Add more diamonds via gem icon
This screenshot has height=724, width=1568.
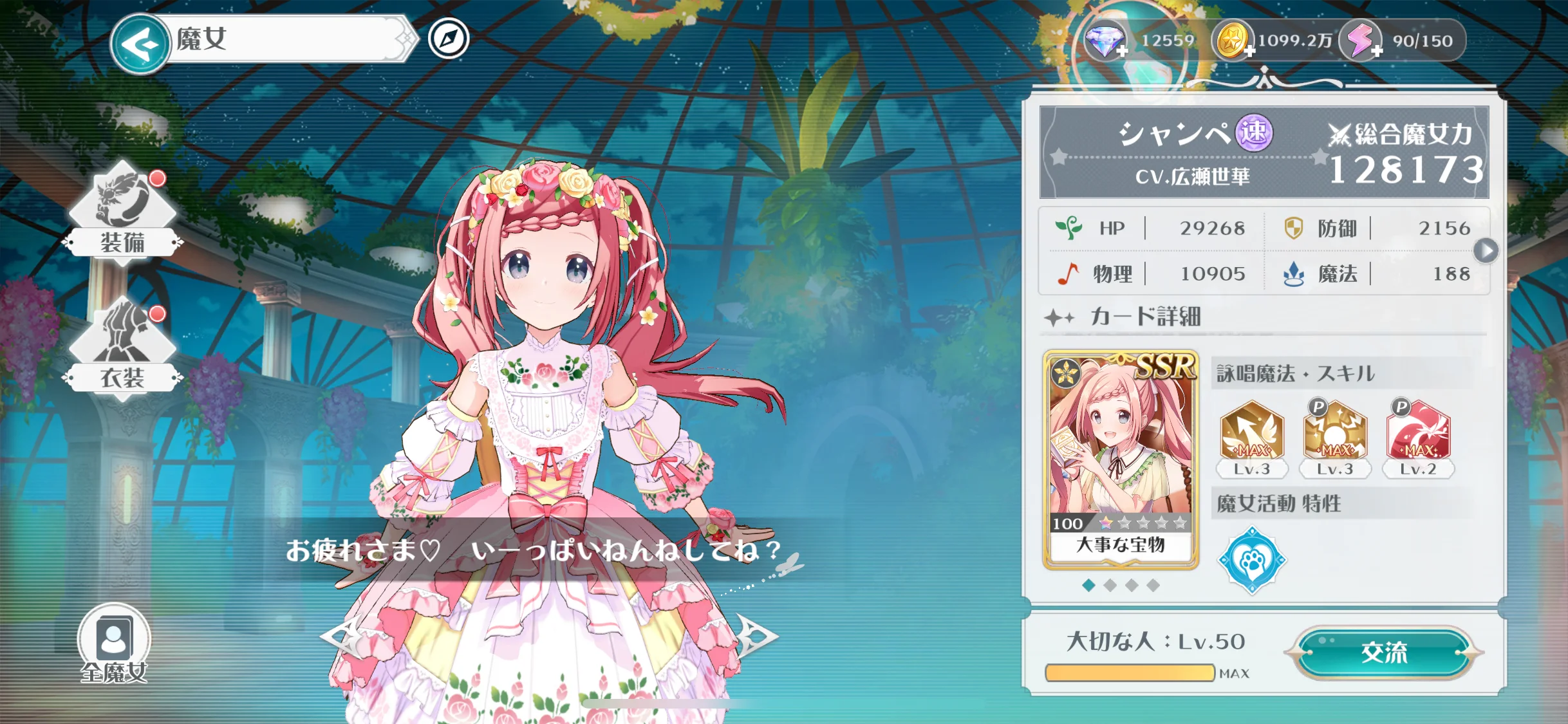pyautogui.click(x=1106, y=42)
